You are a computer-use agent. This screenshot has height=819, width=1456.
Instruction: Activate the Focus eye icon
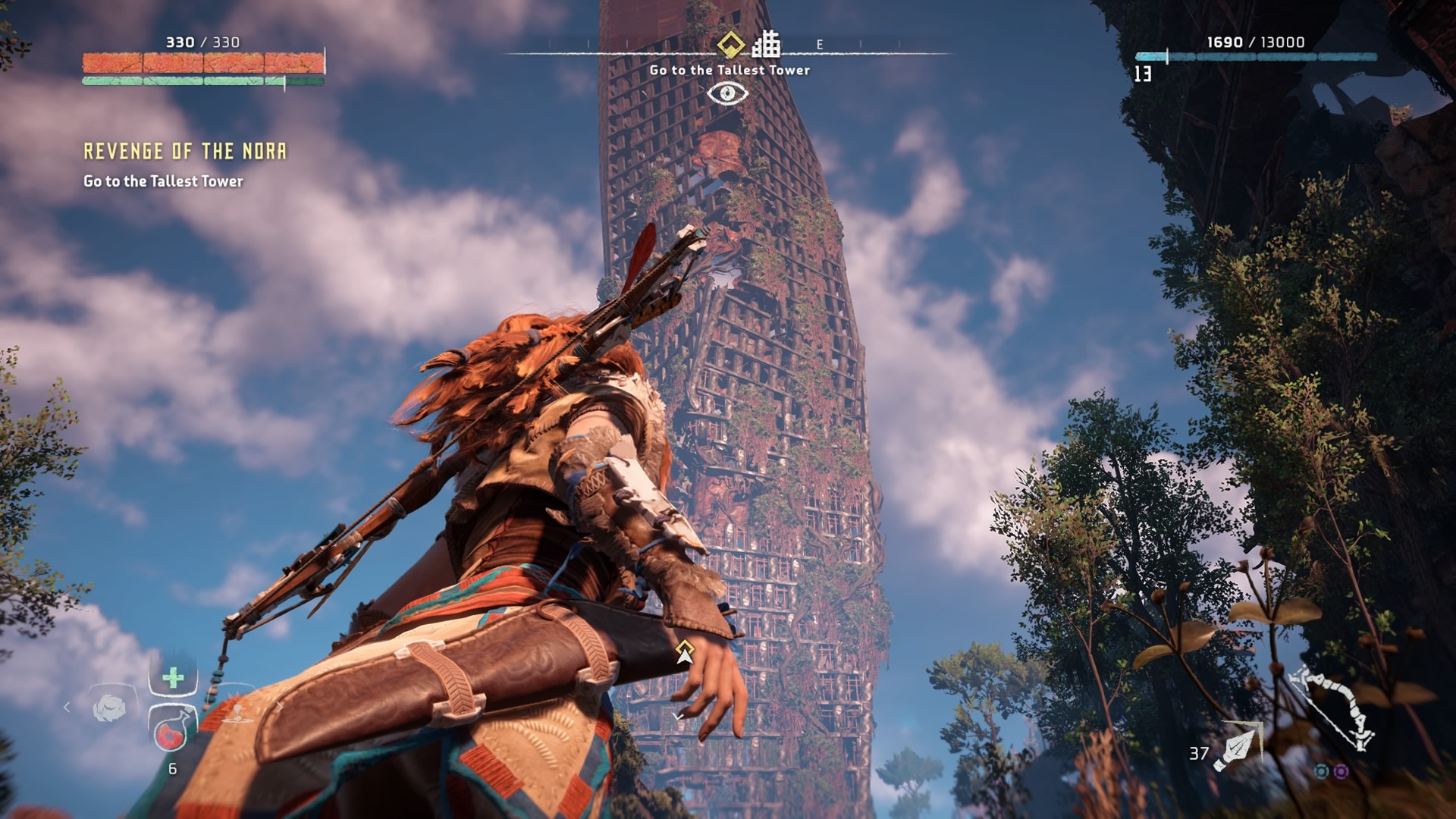[x=727, y=93]
